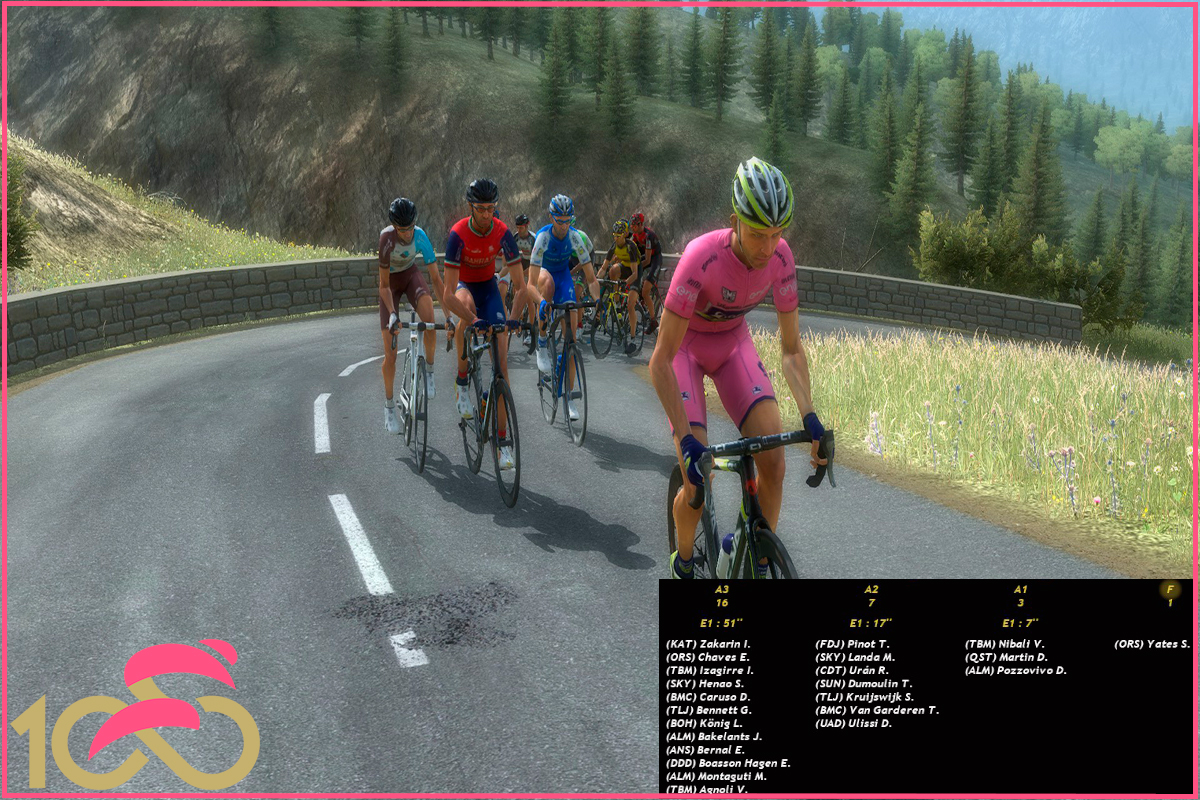This screenshot has width=1200, height=800.
Task: Select Bernal E. (ANS) in the list
Action: pyautogui.click(x=705, y=750)
